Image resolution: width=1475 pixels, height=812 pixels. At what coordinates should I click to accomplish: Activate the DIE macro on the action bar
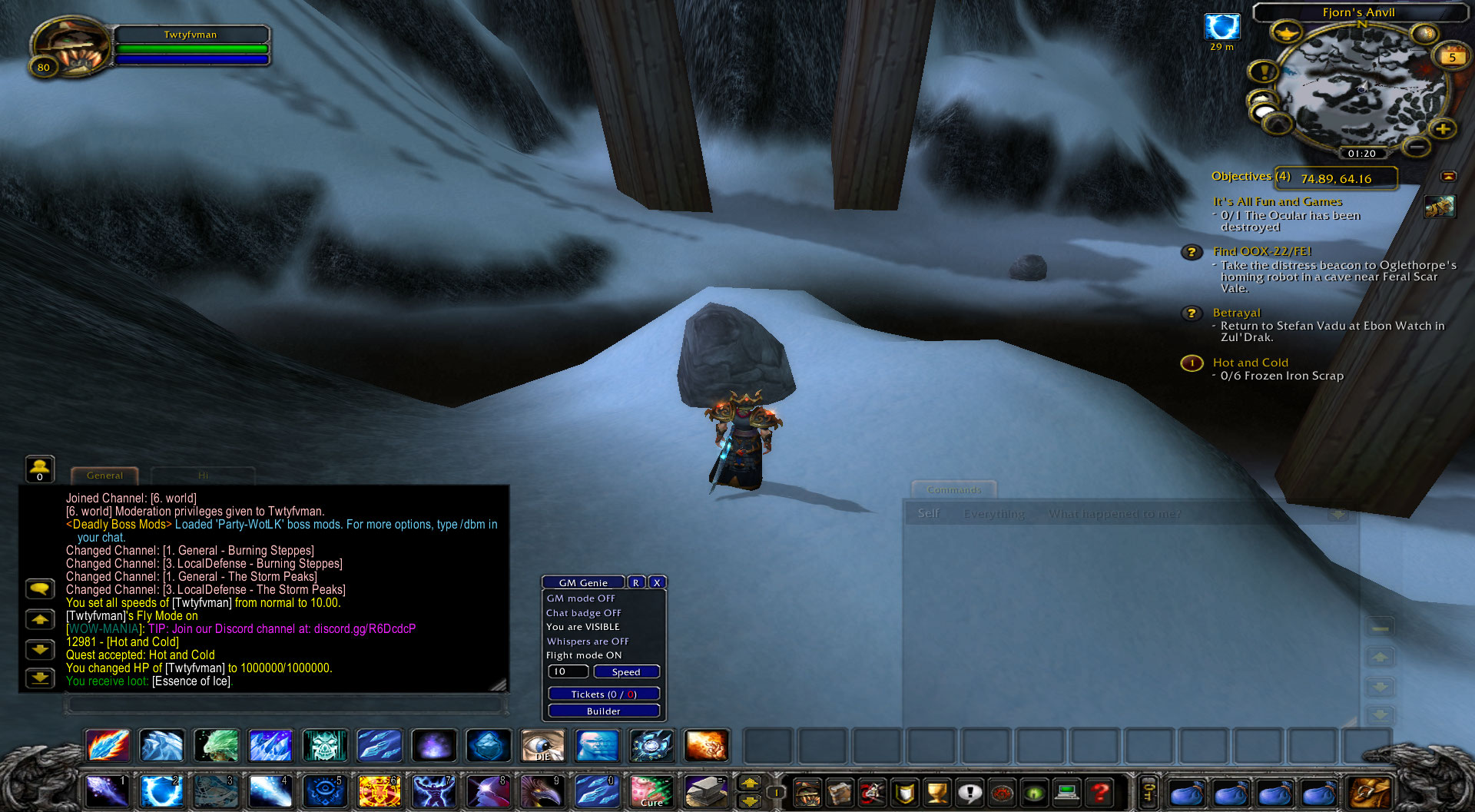(543, 745)
